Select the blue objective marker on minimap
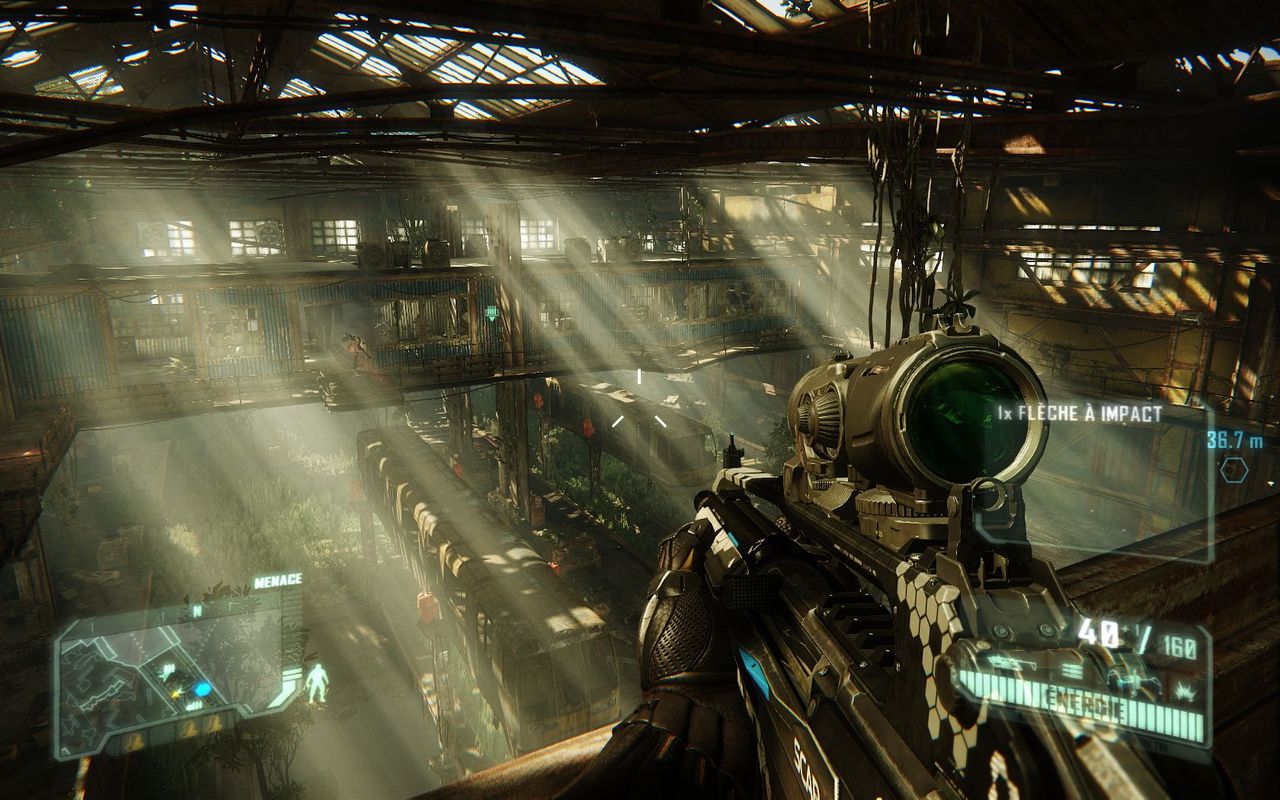 pyautogui.click(x=203, y=689)
